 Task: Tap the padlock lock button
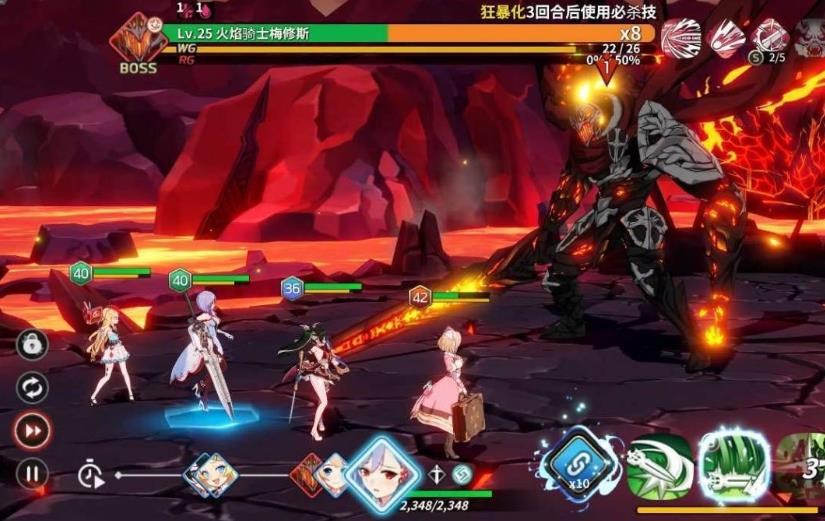pos(32,345)
